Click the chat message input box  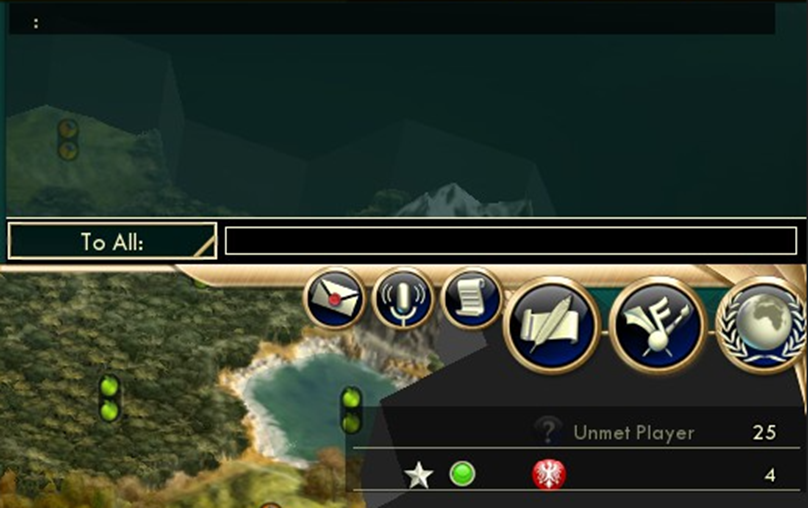click(x=510, y=241)
